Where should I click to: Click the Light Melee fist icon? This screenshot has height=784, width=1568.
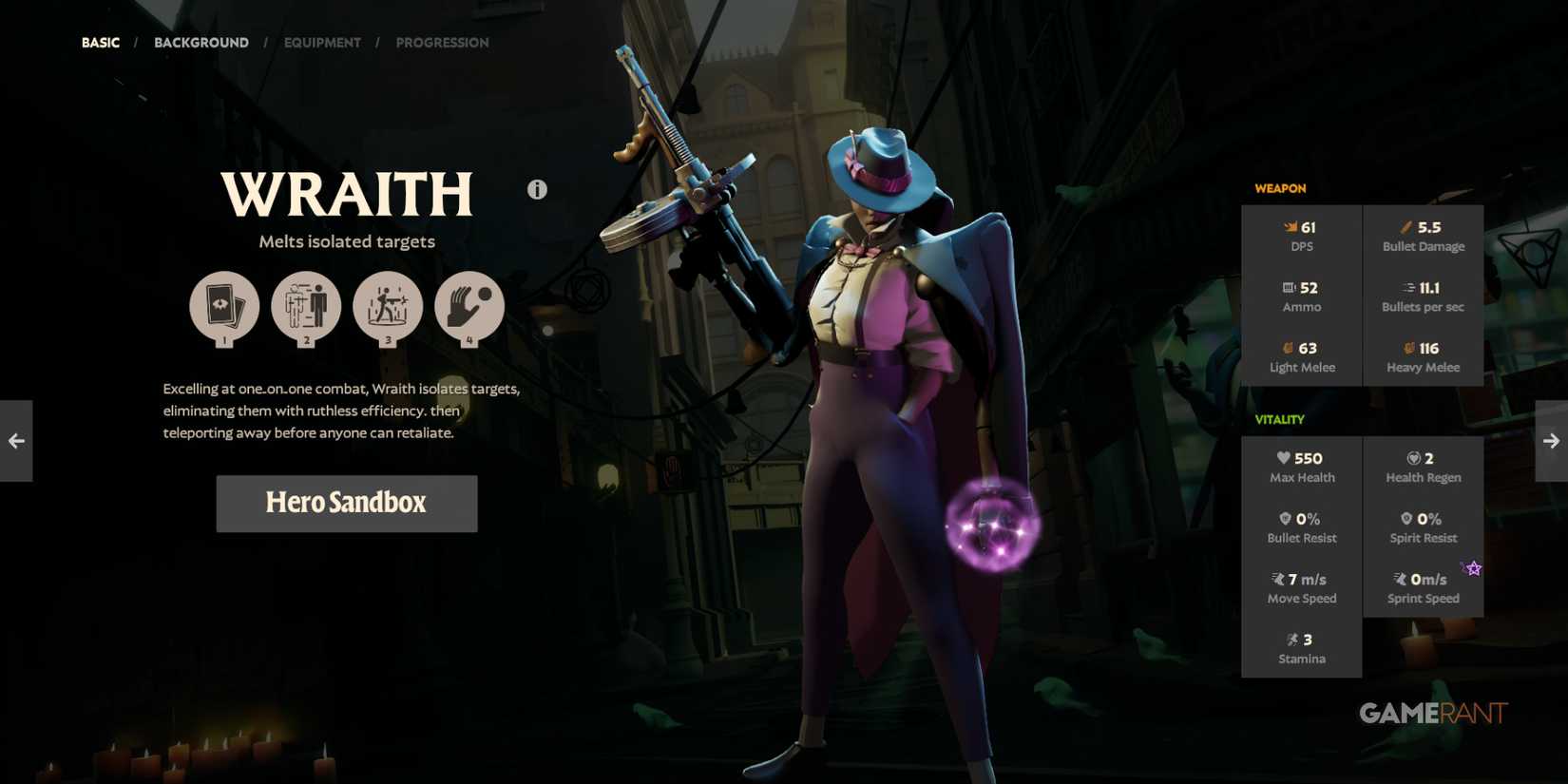coord(1286,348)
